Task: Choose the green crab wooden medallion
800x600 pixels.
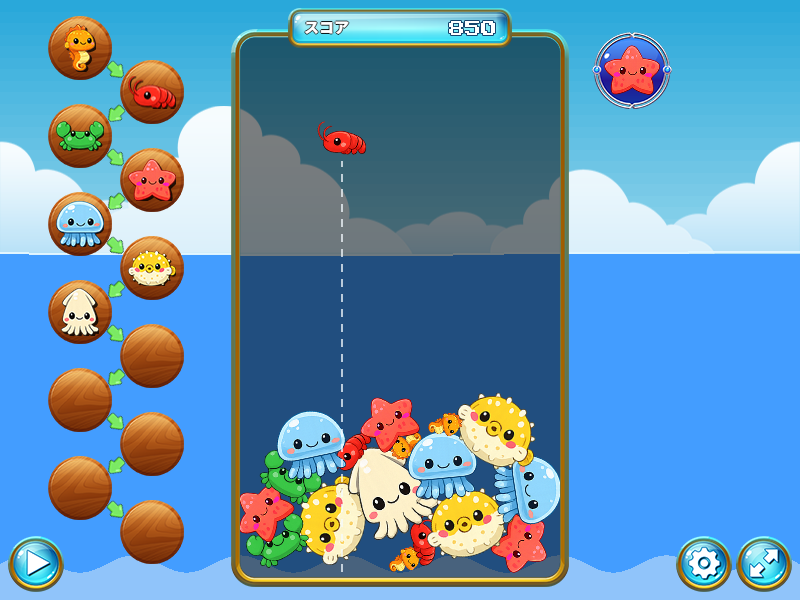Action: (80, 136)
